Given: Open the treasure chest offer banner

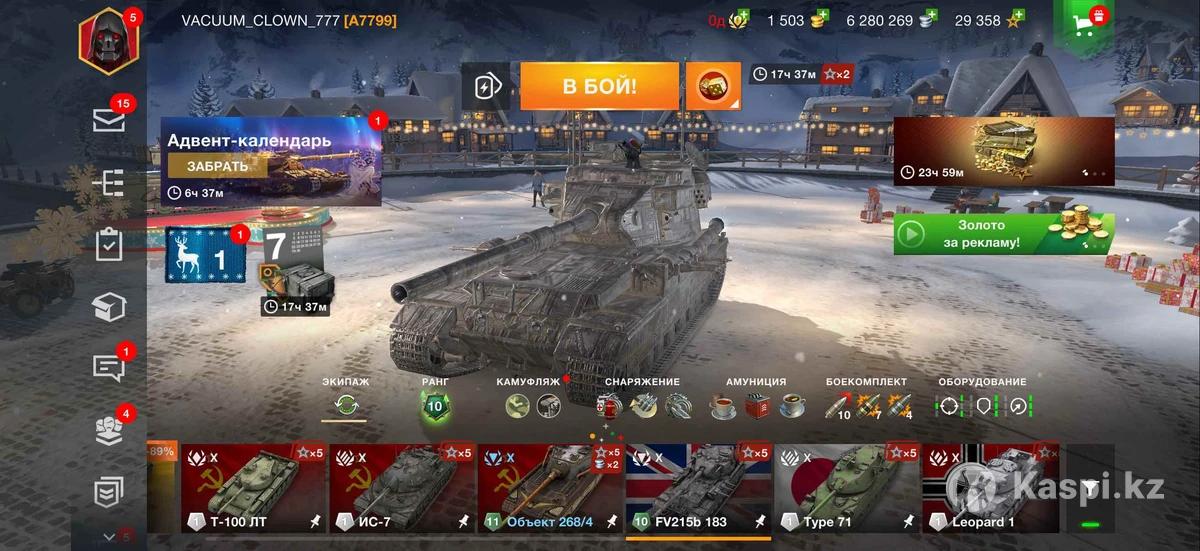Looking at the screenshot, I should 1003,151.
